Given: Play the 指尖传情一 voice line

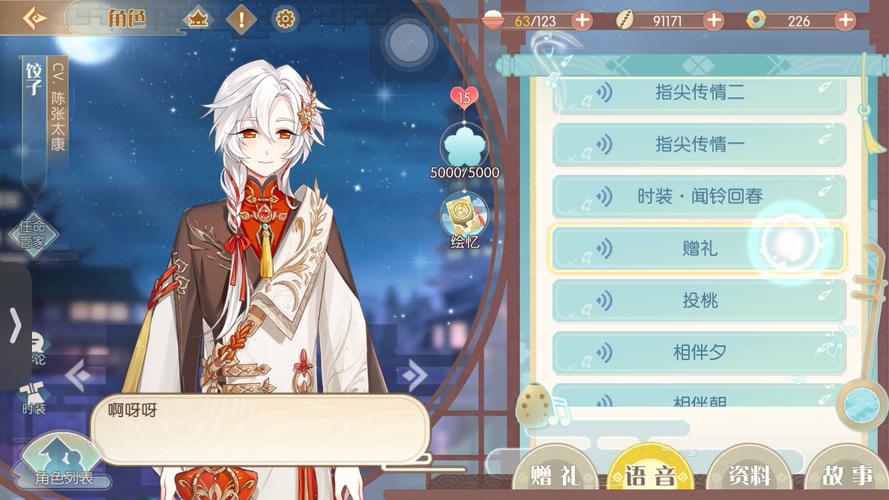Looking at the screenshot, I should (x=699, y=144).
